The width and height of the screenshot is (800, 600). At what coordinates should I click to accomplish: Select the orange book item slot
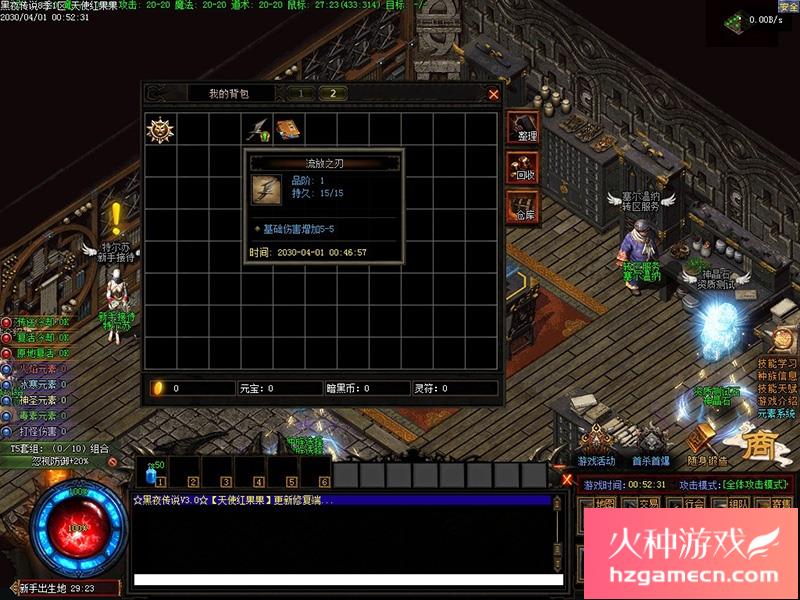pos(289,129)
